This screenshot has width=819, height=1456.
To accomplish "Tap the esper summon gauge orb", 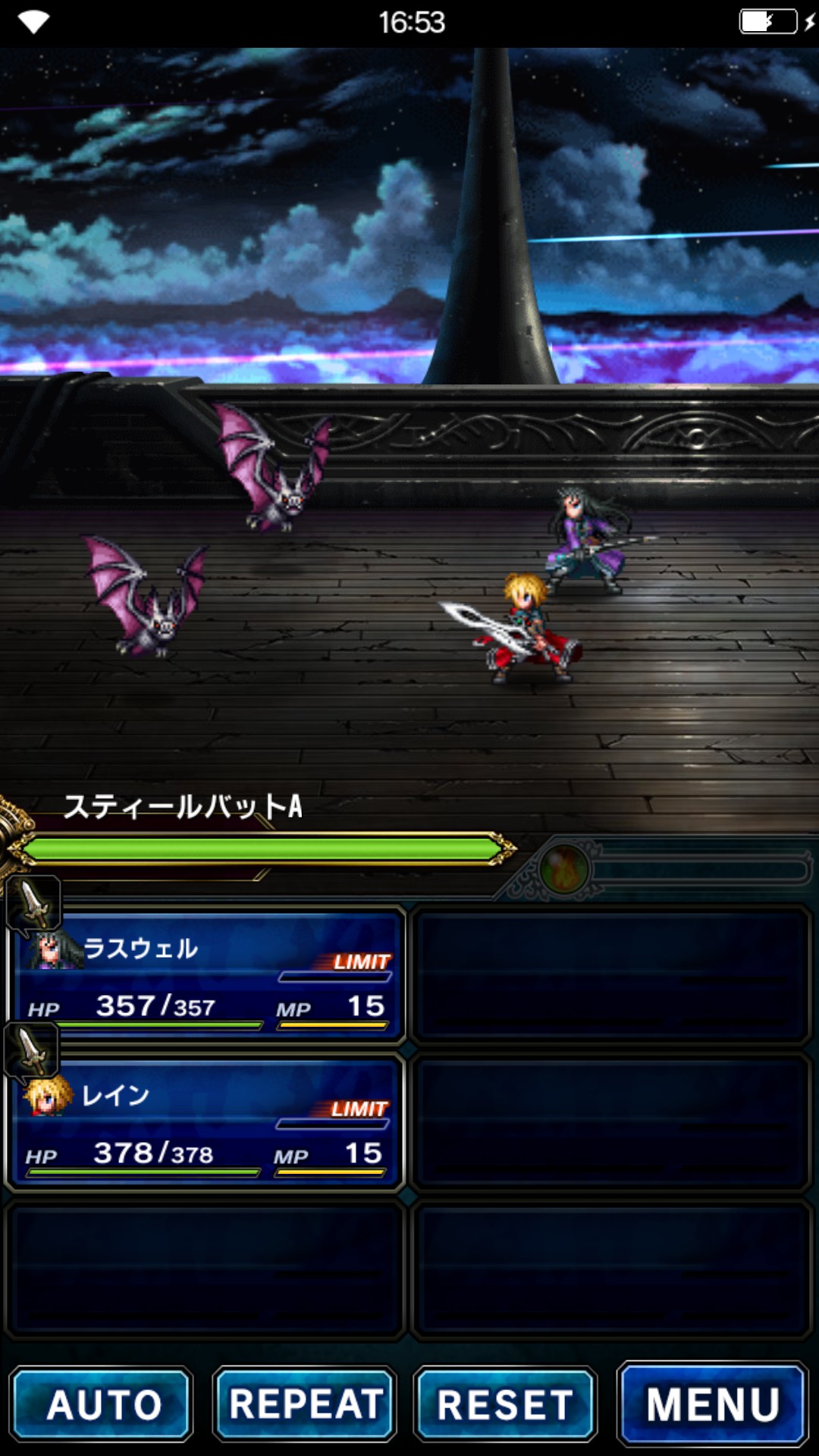I will click(x=564, y=870).
